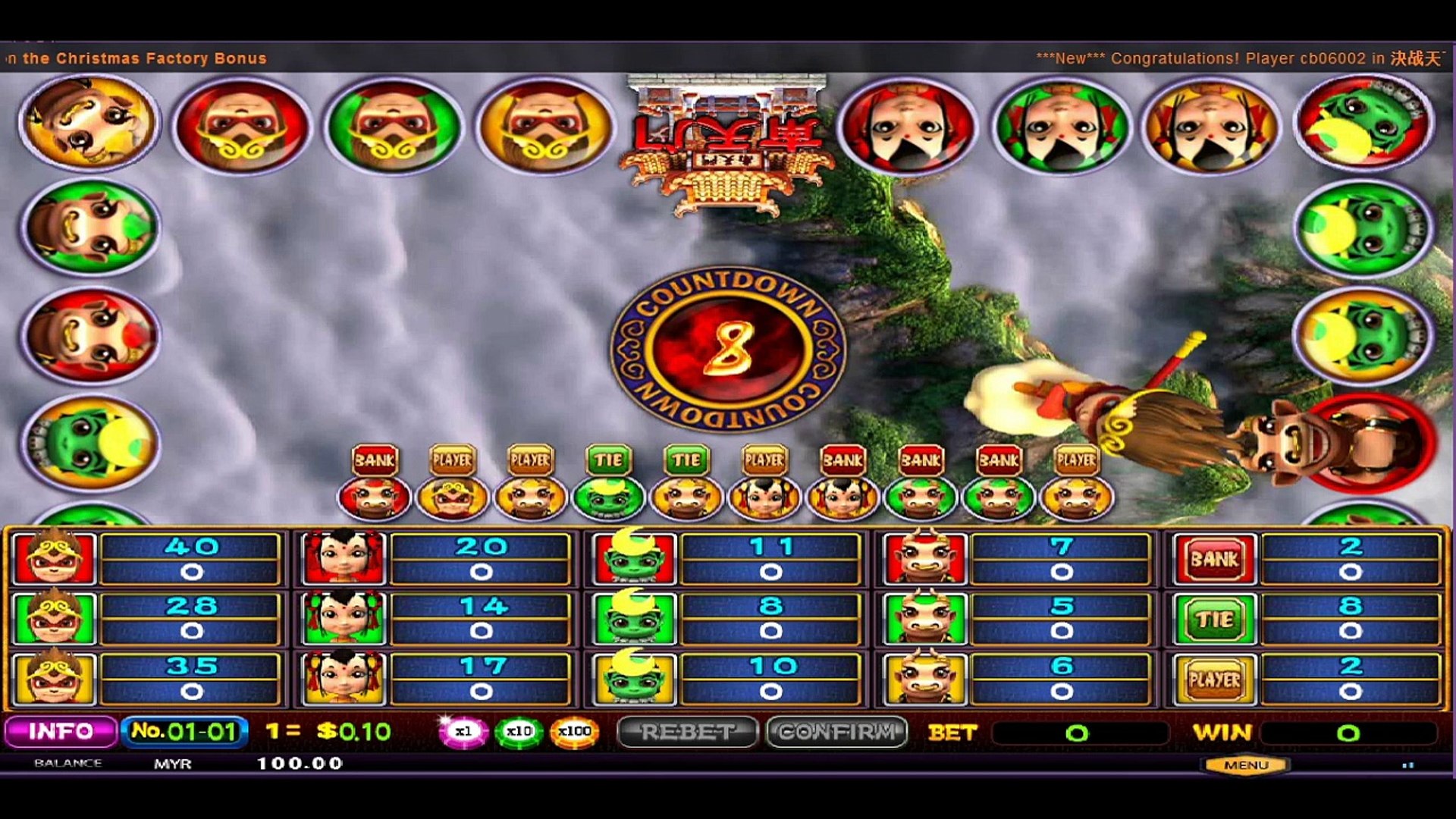Bet on the PLAYER option

pyautogui.click(x=1214, y=679)
